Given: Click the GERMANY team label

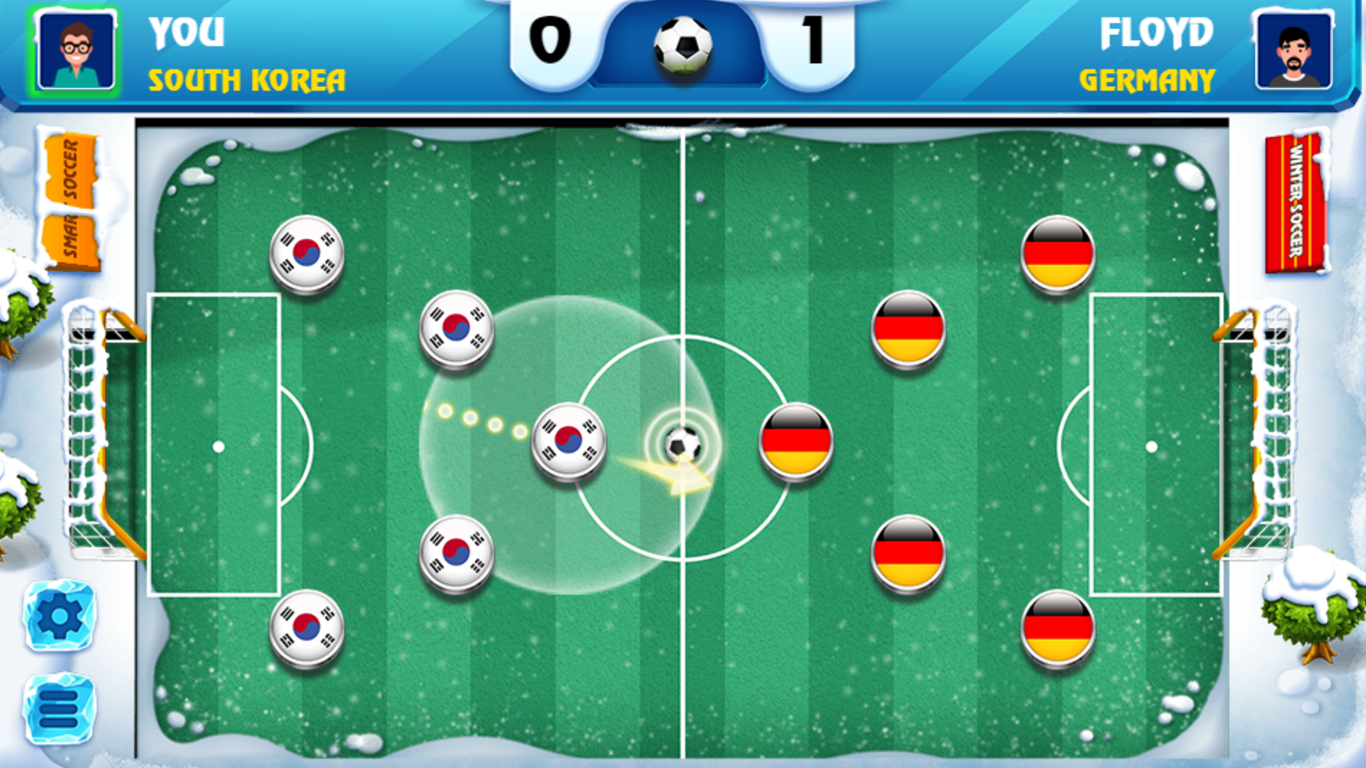Looking at the screenshot, I should 1148,80.
